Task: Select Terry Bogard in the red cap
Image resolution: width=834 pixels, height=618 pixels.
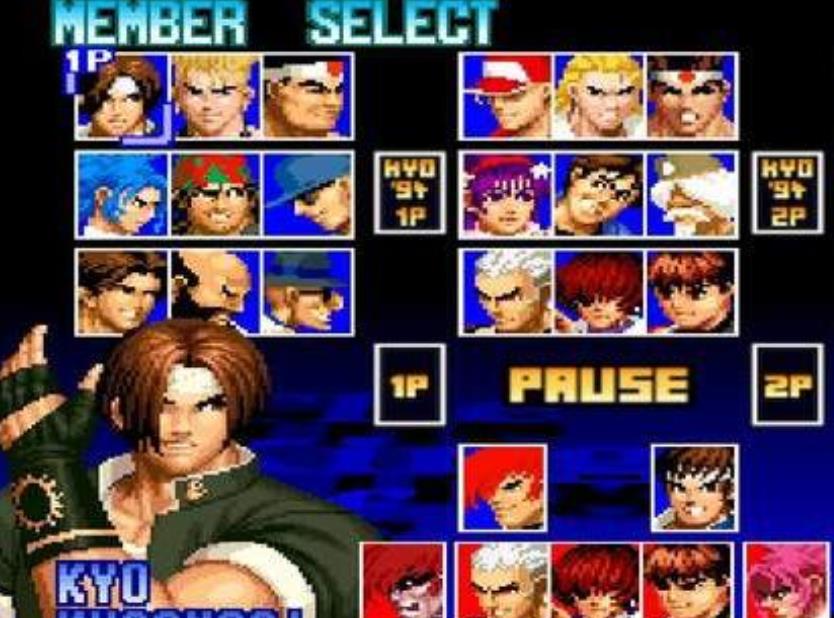Action: click(505, 96)
